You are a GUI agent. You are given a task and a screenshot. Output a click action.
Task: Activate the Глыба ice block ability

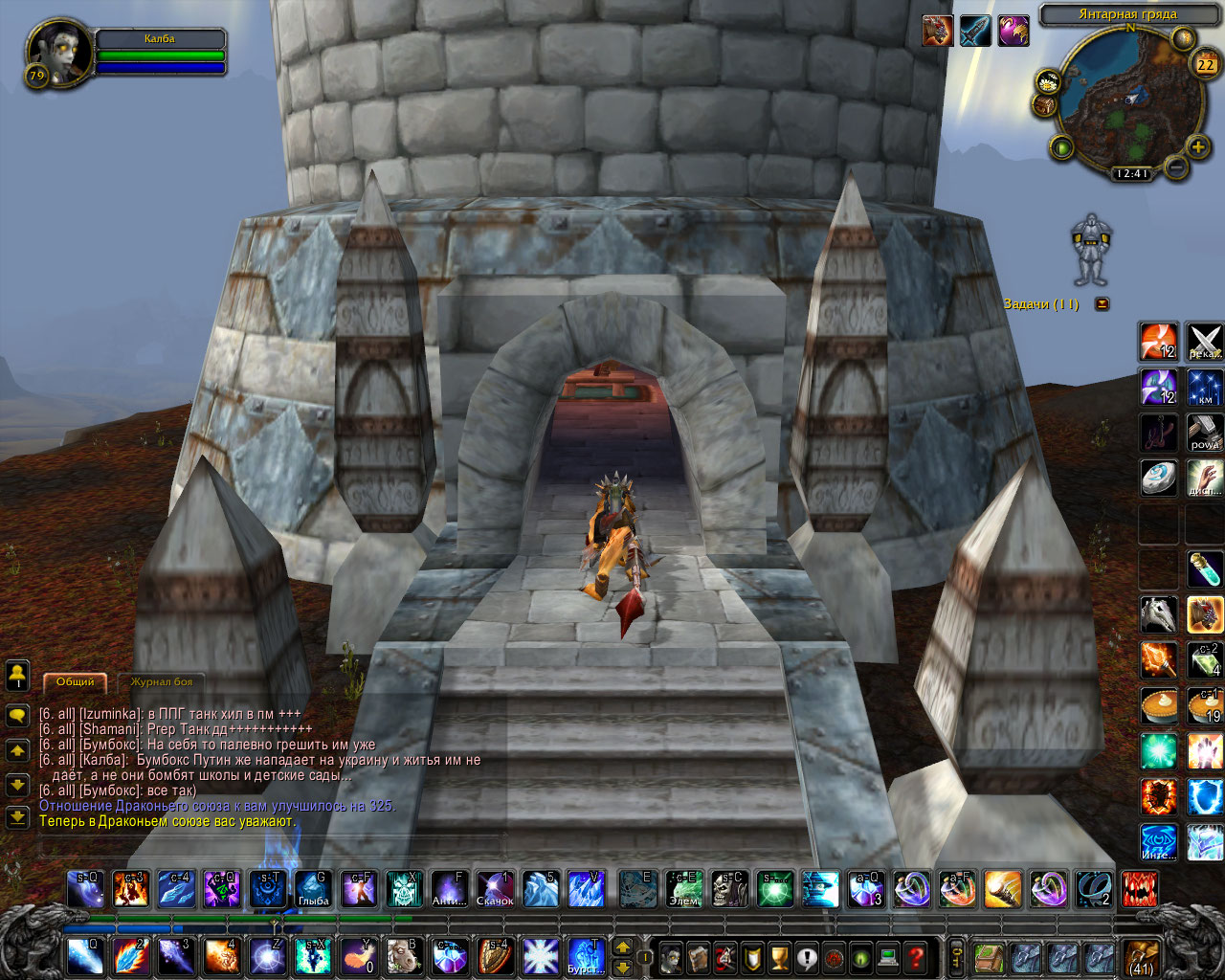click(x=313, y=889)
